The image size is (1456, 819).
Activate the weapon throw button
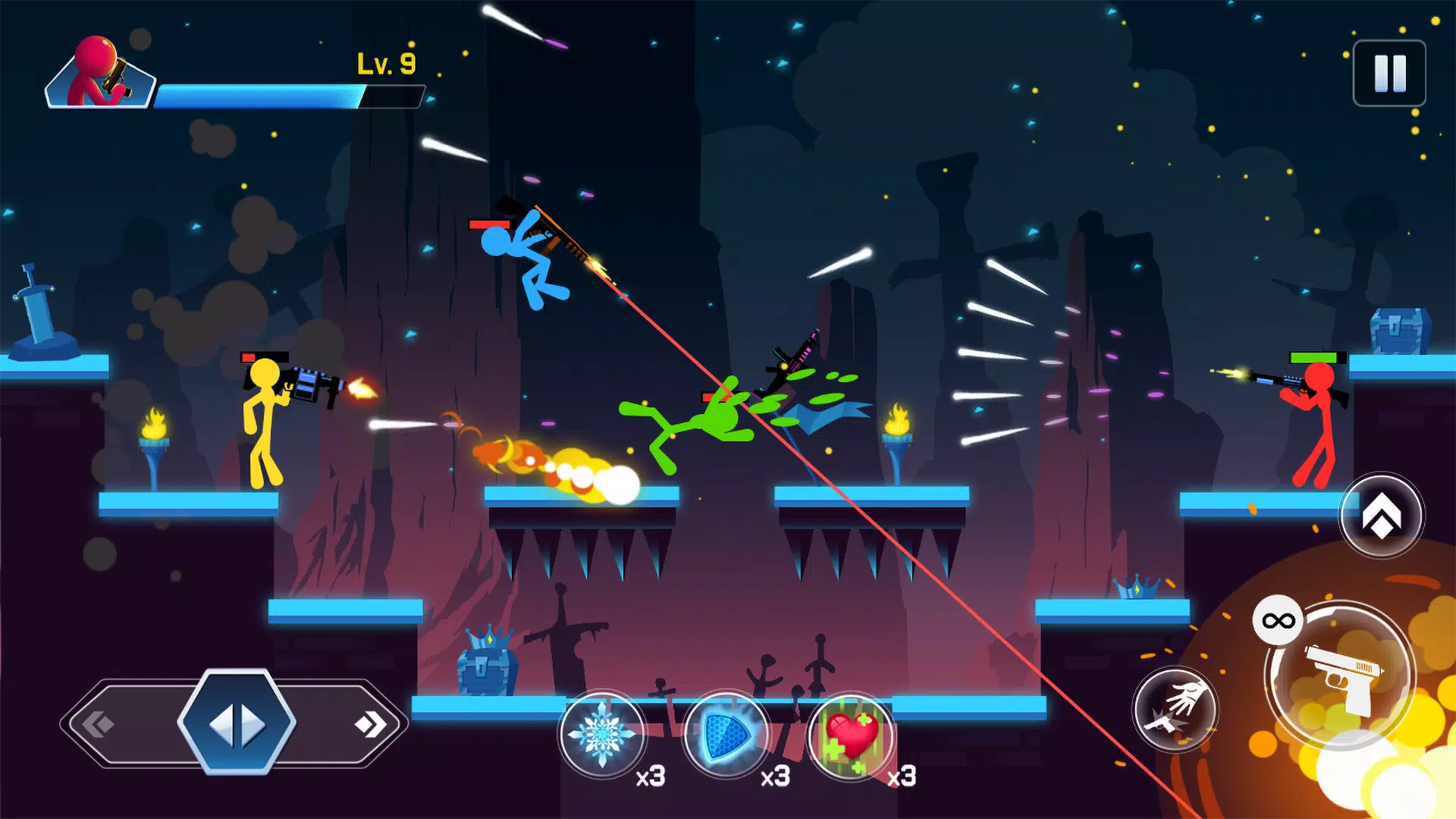[x=1175, y=710]
